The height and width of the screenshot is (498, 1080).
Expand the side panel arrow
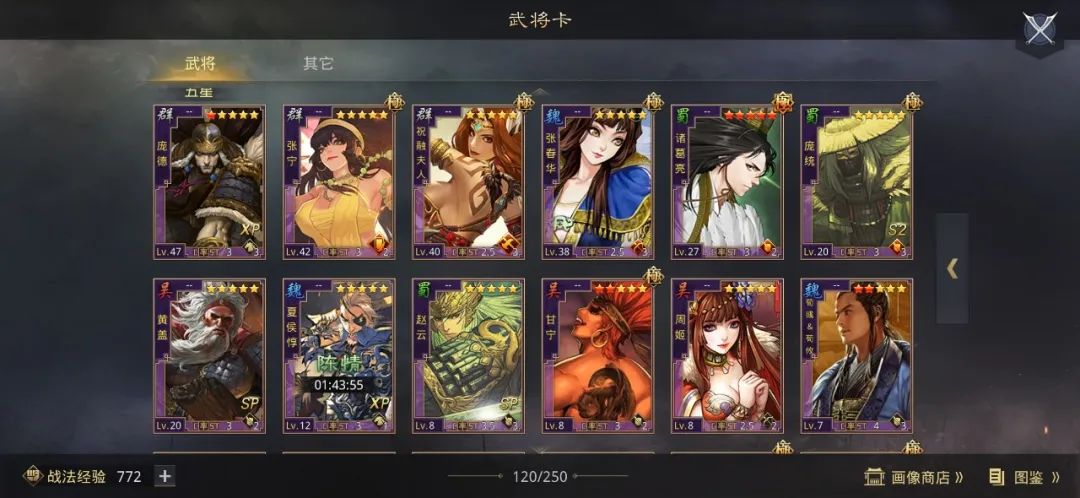pyautogui.click(x=952, y=268)
